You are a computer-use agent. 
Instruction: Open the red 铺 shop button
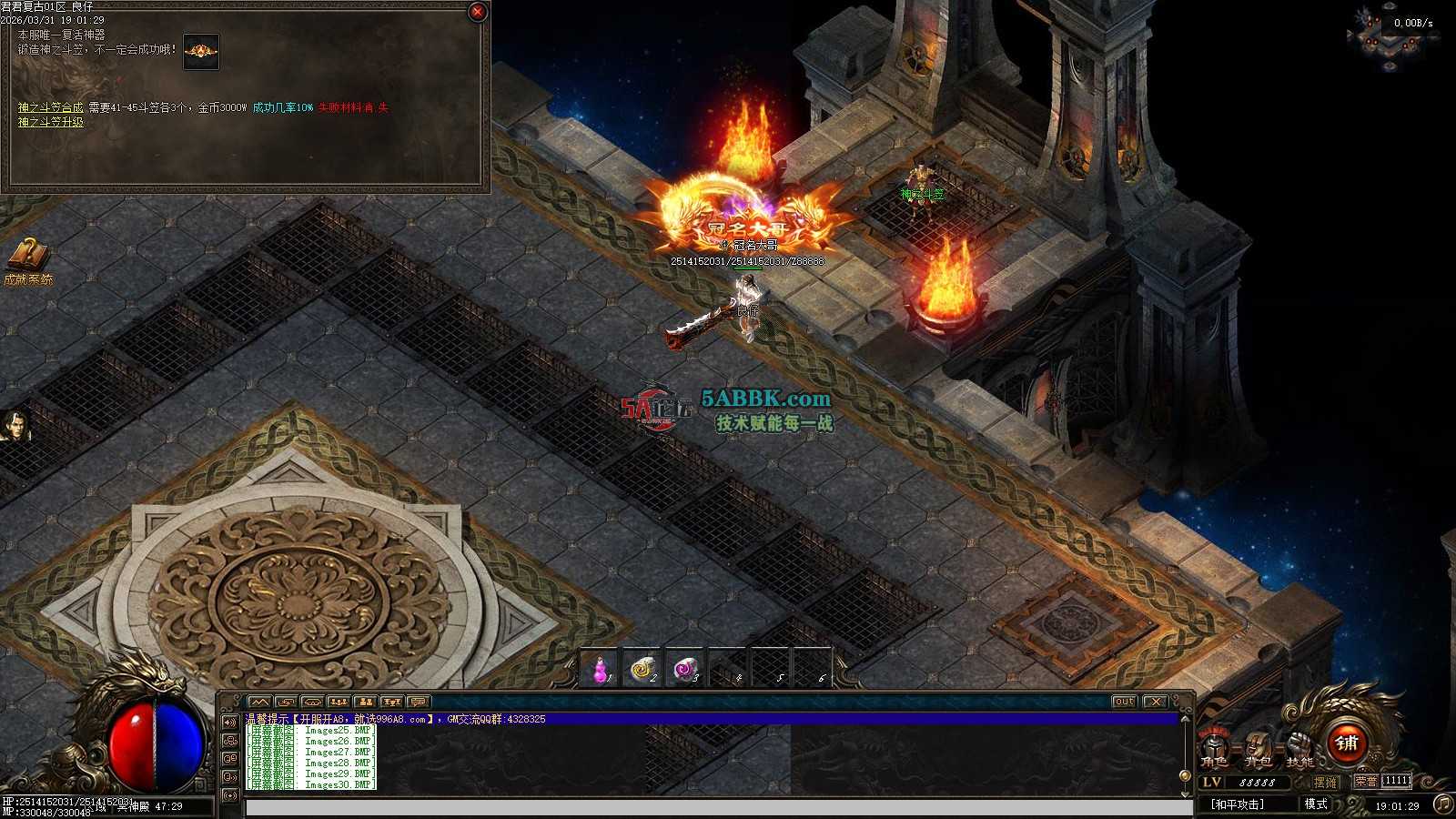(1348, 743)
